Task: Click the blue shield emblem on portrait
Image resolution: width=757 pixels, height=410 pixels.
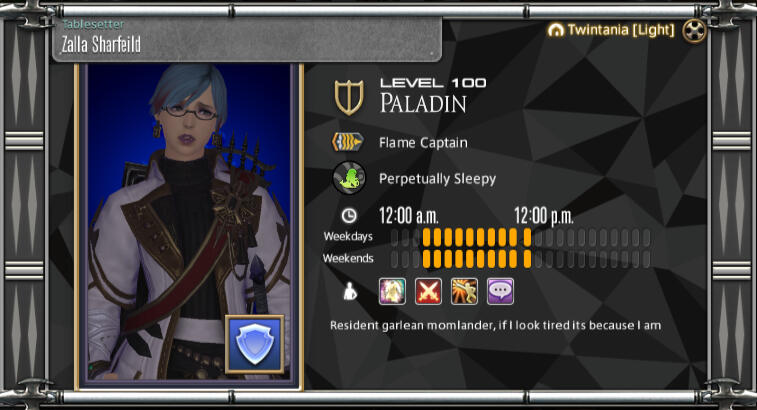Action: 254,344
